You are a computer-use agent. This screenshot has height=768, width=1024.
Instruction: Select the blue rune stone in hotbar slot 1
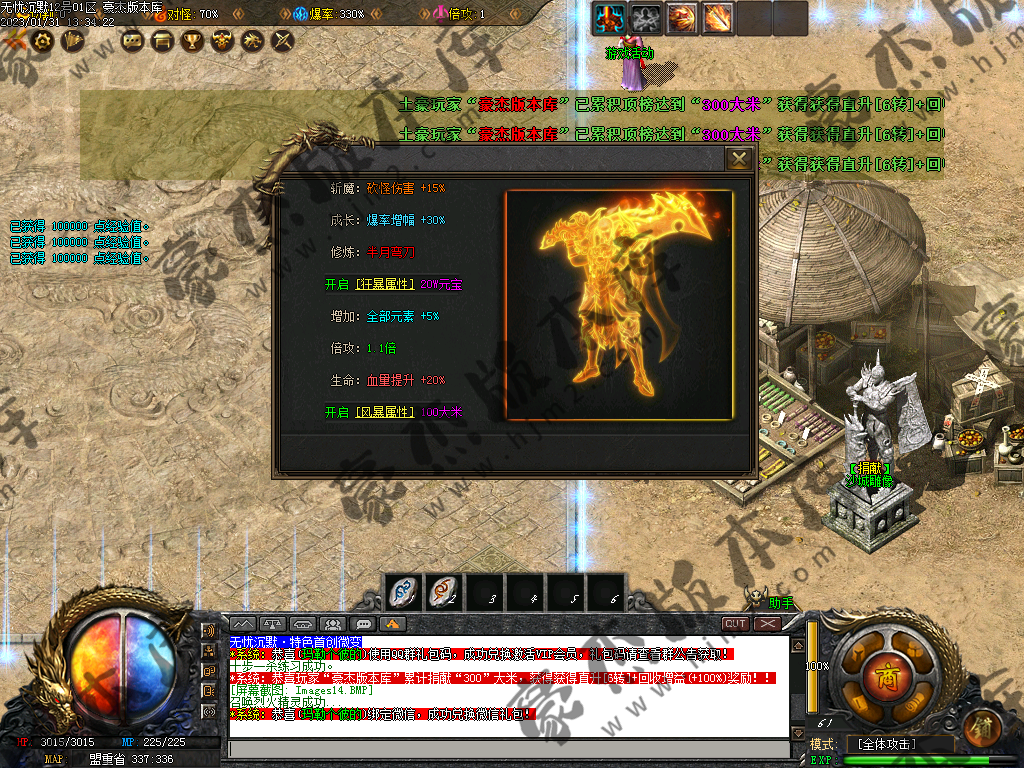(x=404, y=592)
